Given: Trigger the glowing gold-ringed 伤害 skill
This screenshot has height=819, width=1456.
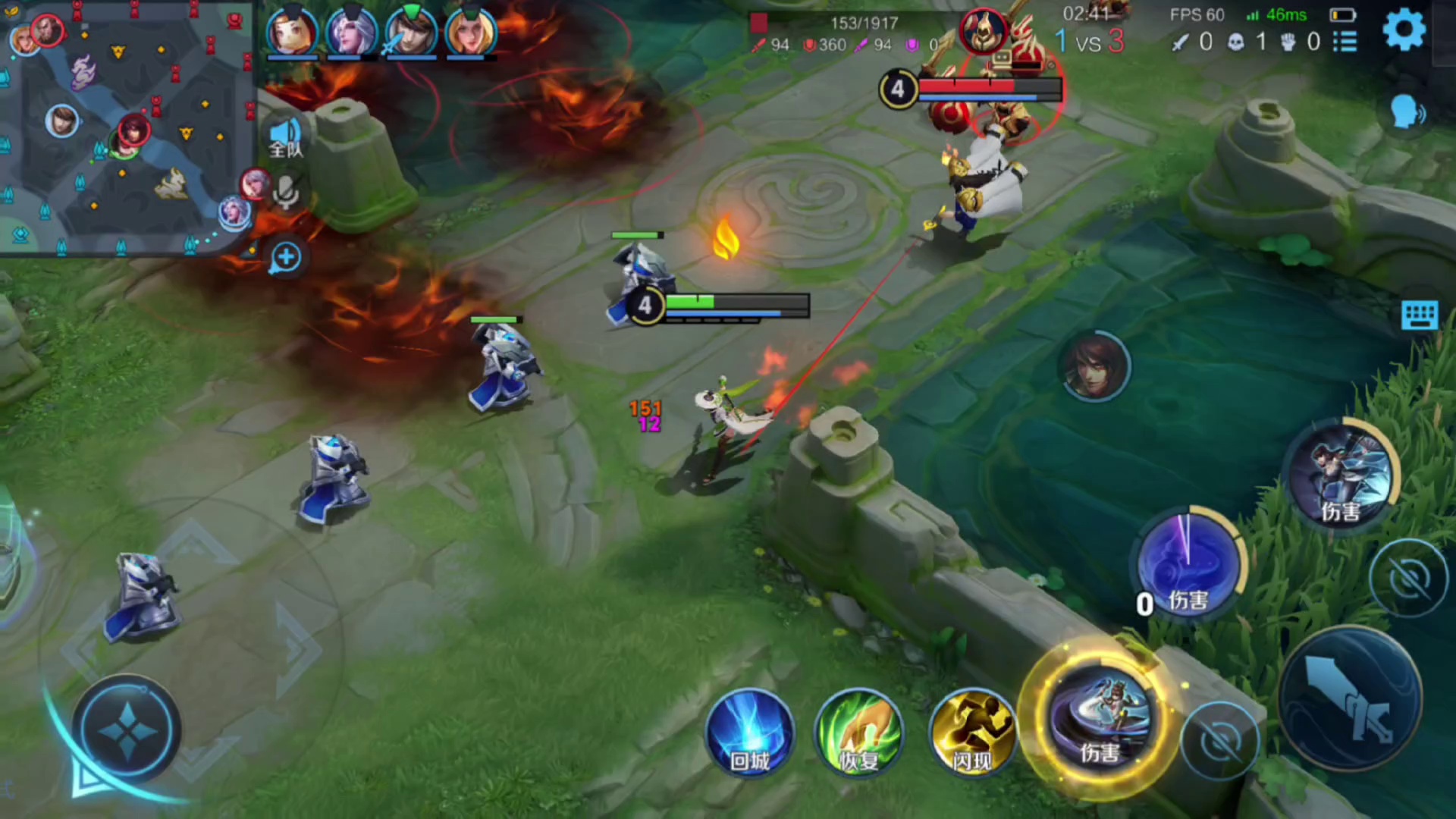Looking at the screenshot, I should click(x=1098, y=720).
